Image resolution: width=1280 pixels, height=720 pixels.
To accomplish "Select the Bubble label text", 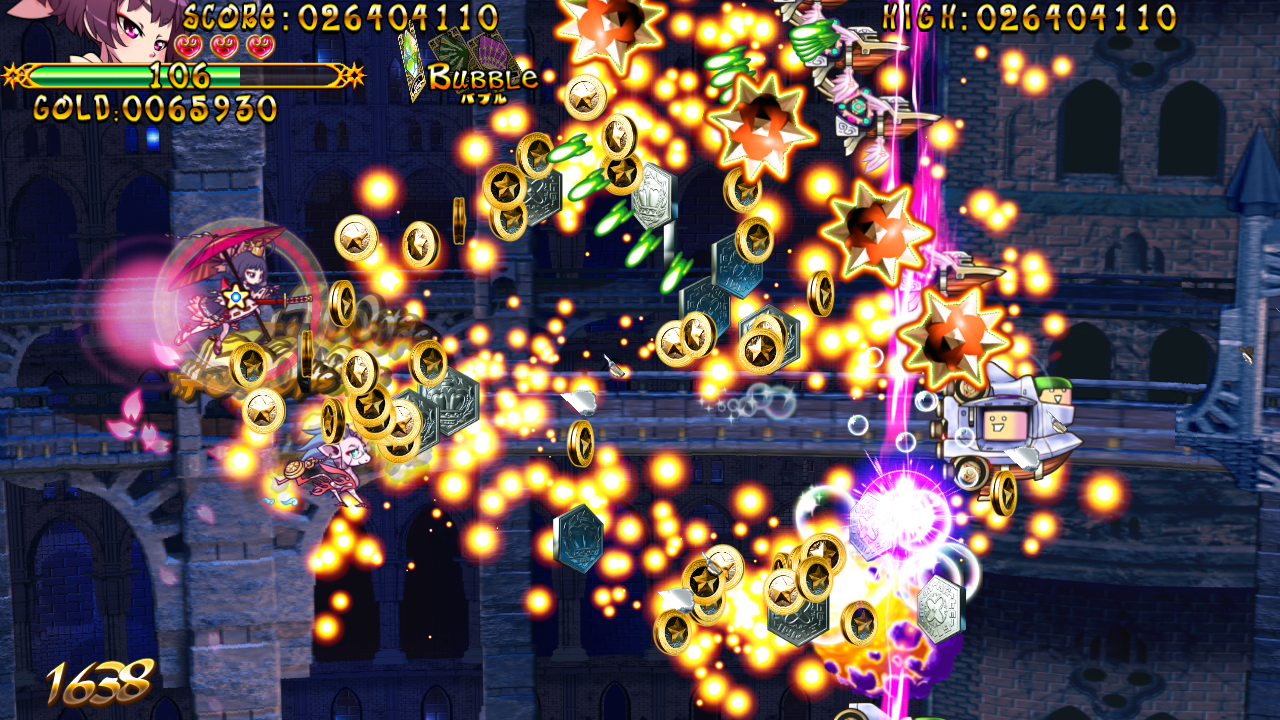I will pyautogui.click(x=483, y=78).
